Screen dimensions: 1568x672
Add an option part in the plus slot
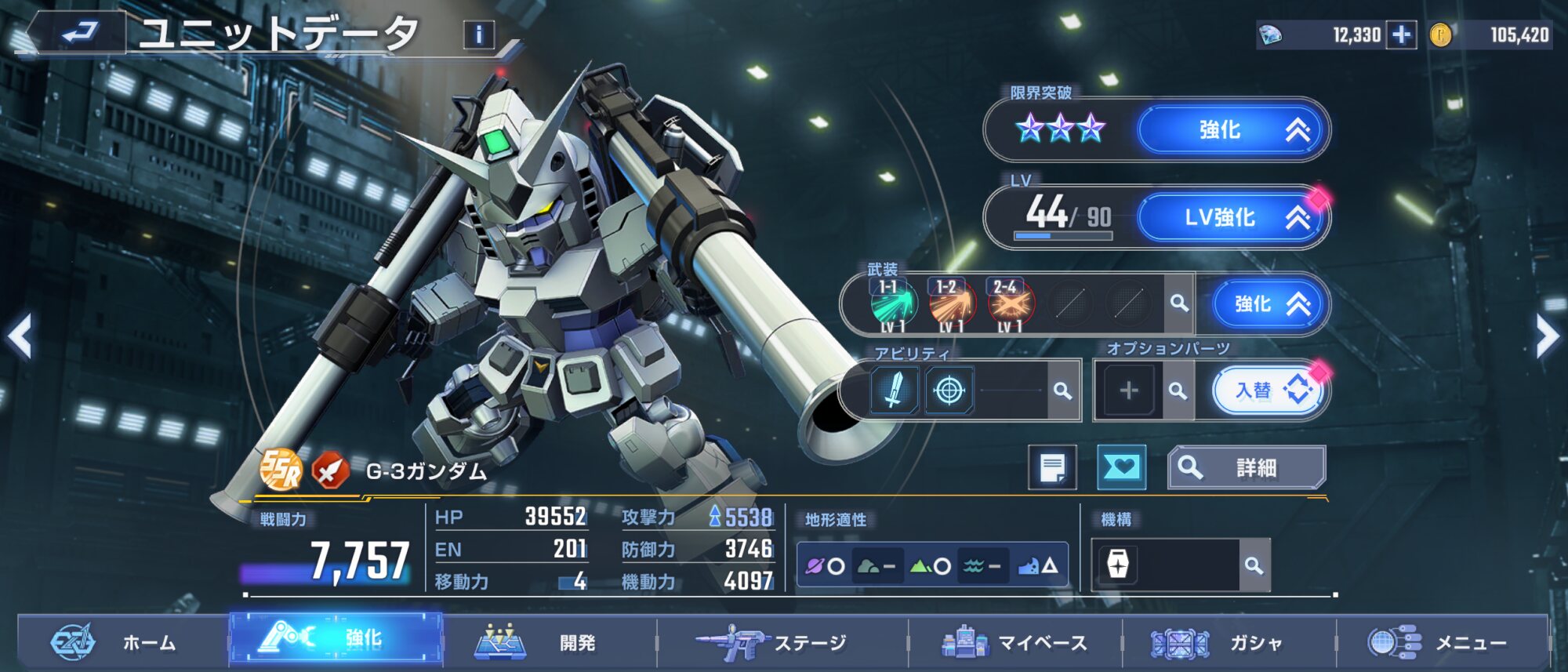point(1128,390)
